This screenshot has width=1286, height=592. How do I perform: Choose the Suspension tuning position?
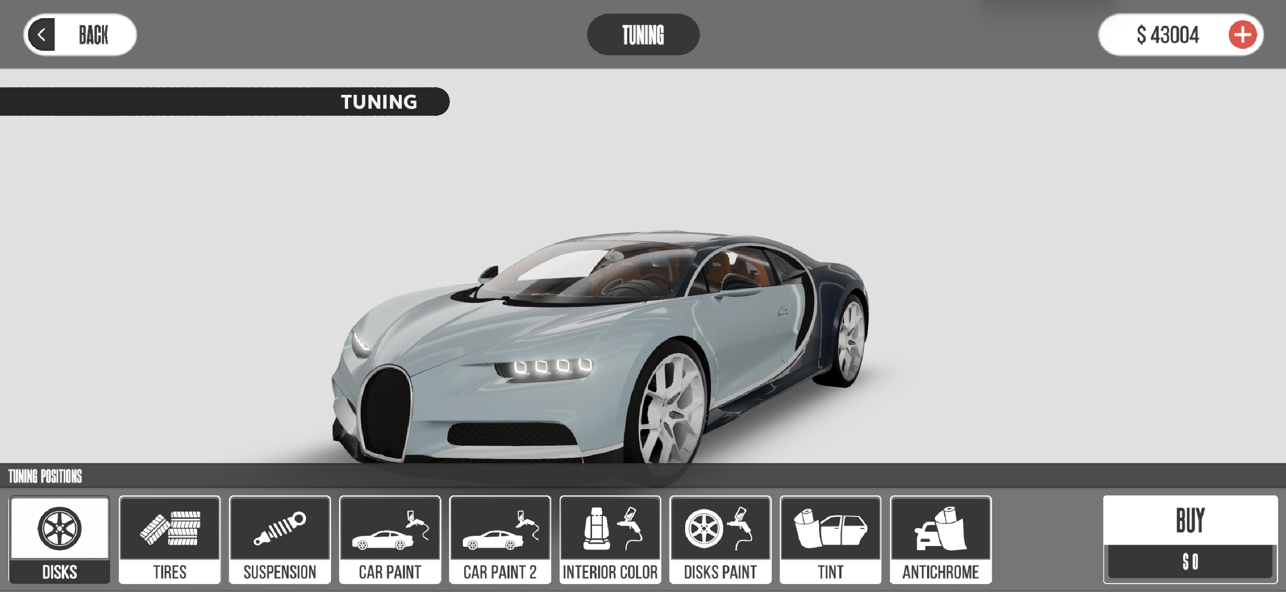(280, 540)
